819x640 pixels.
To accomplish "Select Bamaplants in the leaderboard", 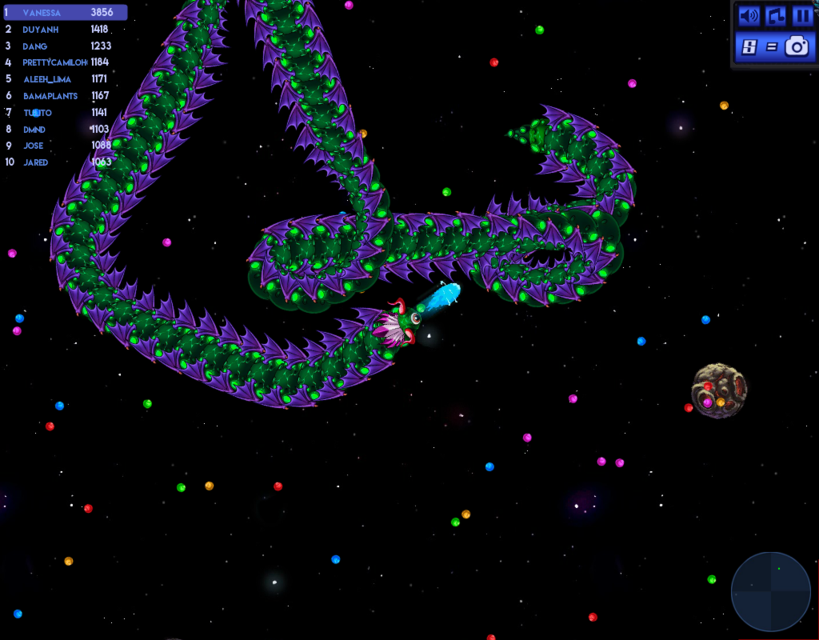I will click(65, 96).
